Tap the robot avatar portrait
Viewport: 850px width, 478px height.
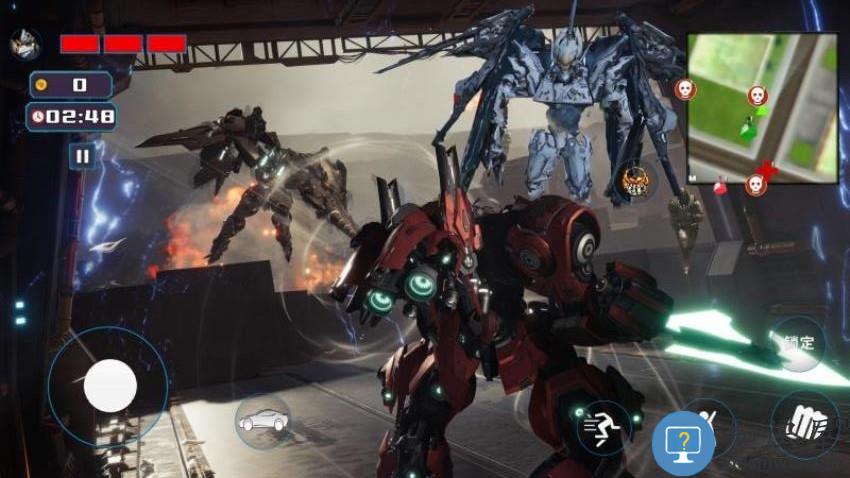pos(23,43)
